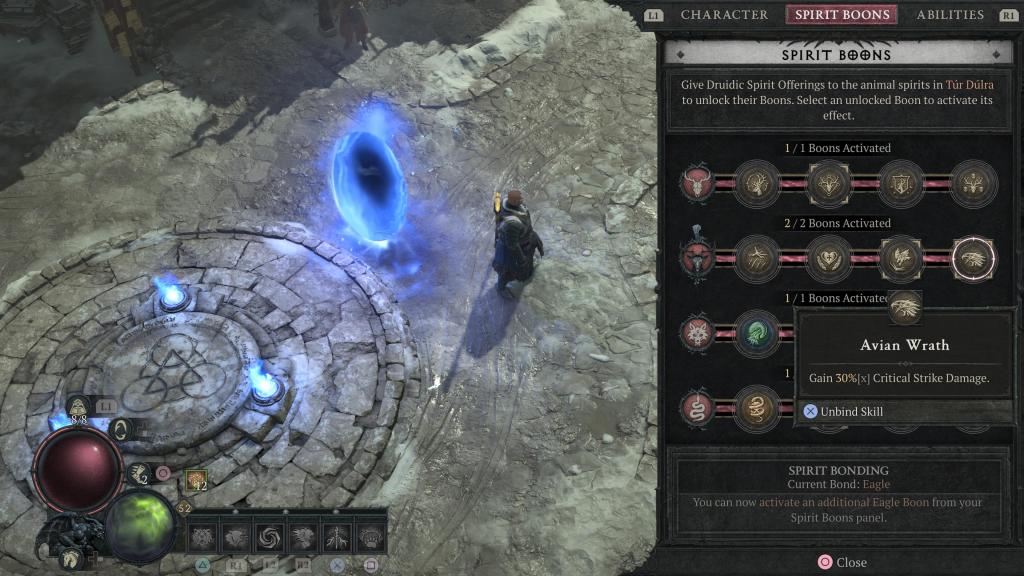Activate the spiral whirlwind skill in hotbar
The width and height of the screenshot is (1024, 576).
[x=268, y=537]
